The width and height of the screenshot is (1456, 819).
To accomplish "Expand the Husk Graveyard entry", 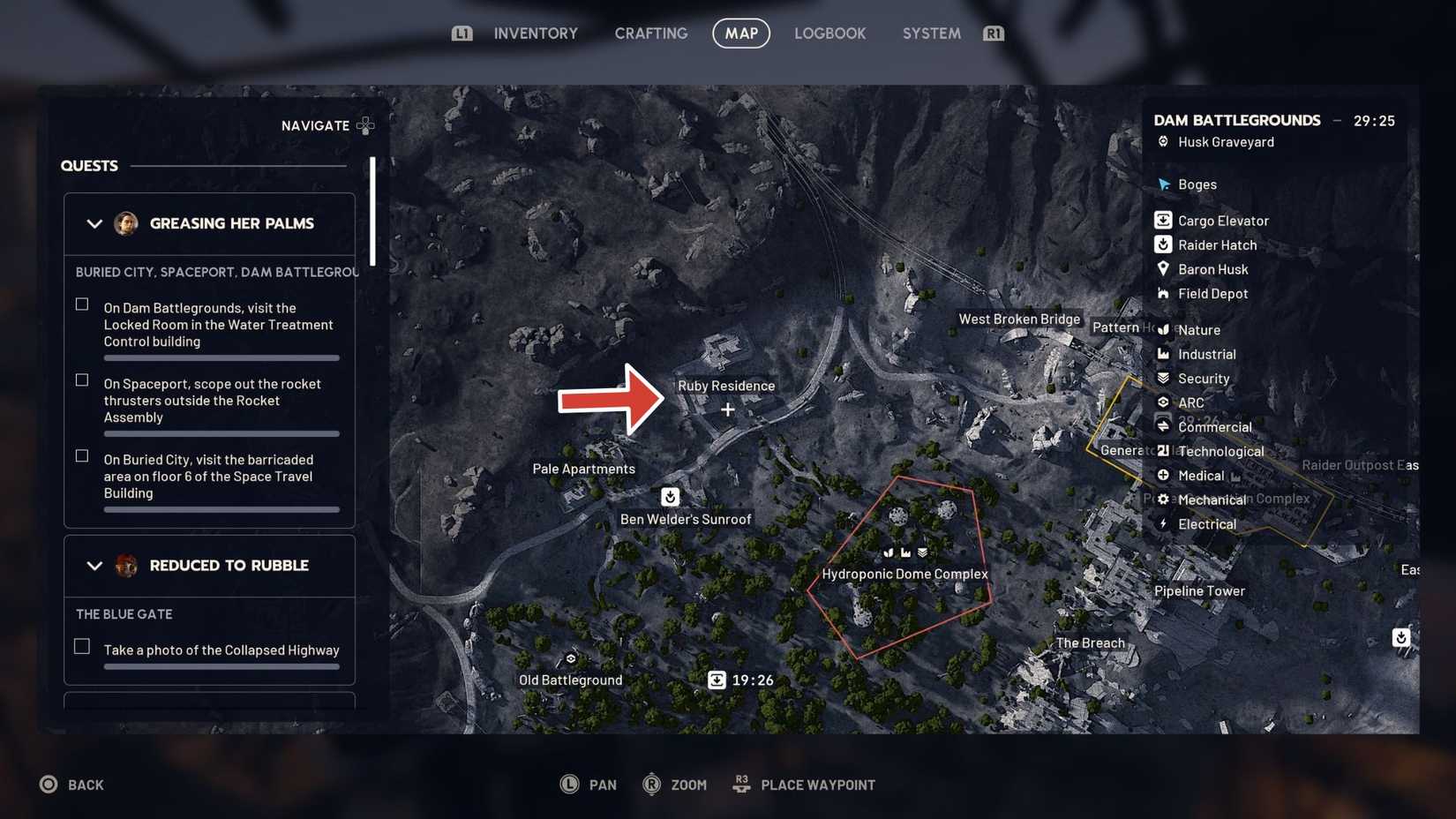I will point(1163,141).
